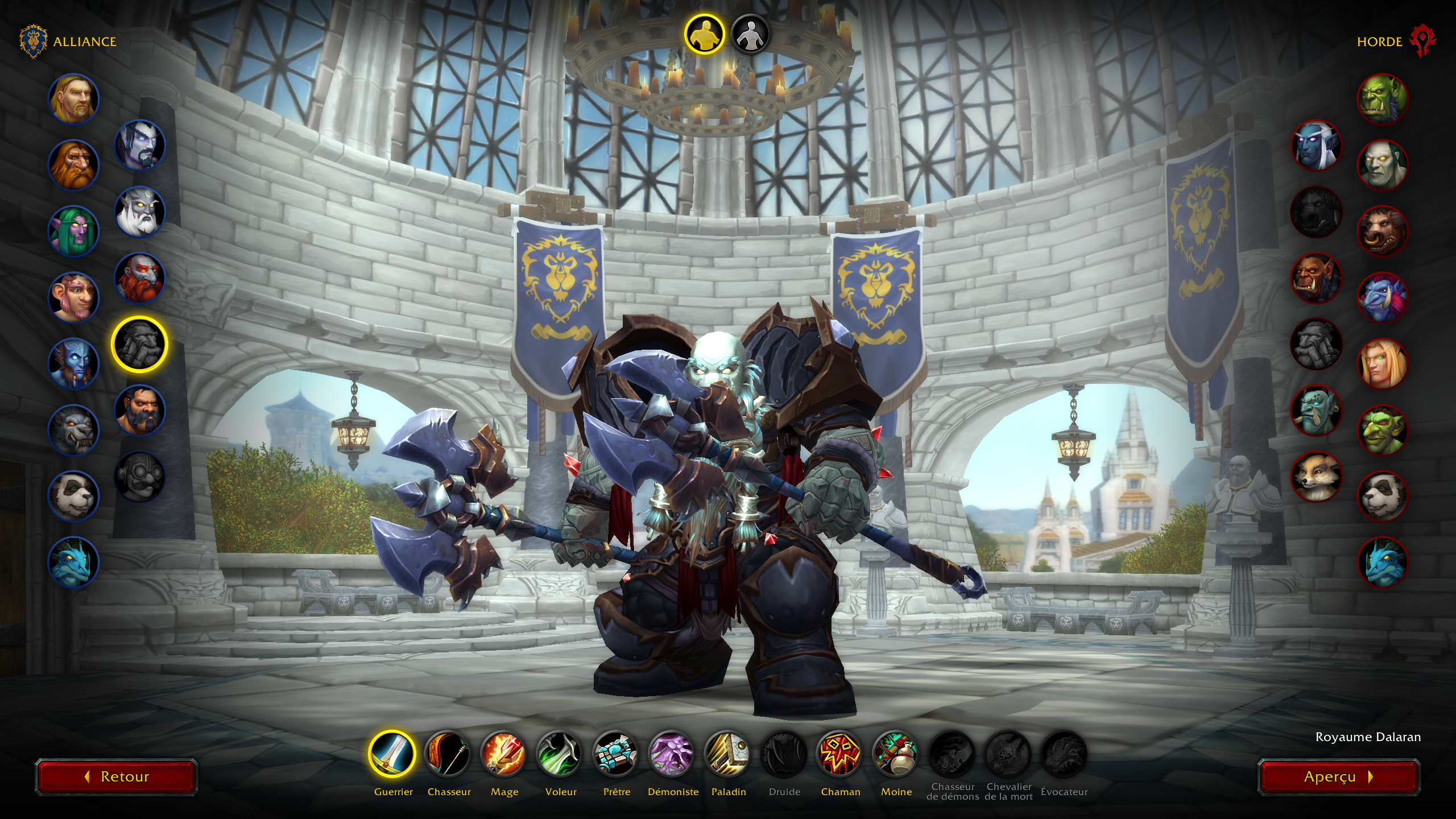Select the Alliance Worgen wolf portrait

point(73,429)
